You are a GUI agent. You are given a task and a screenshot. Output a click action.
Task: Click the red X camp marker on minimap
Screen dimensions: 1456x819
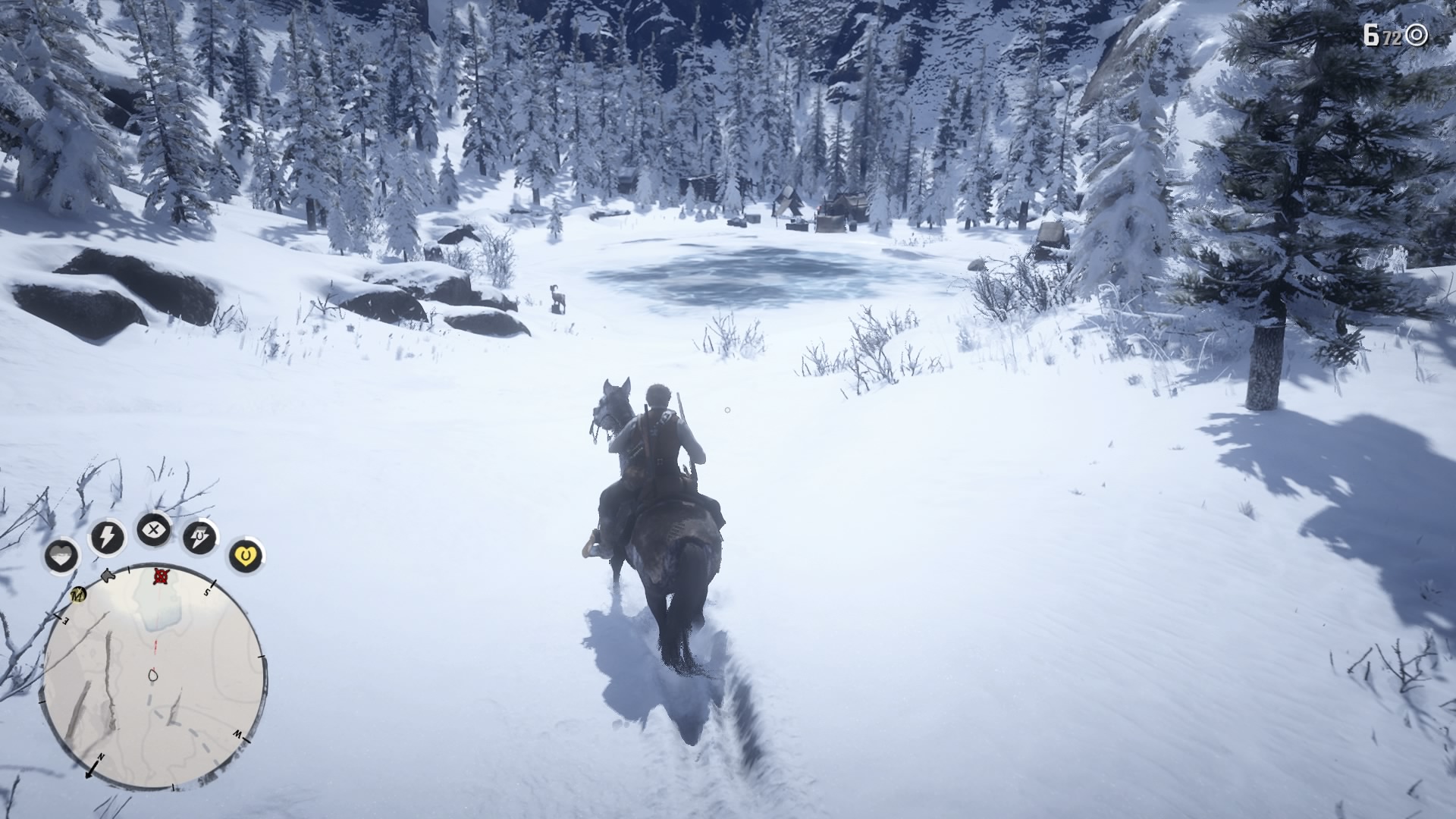point(159,577)
